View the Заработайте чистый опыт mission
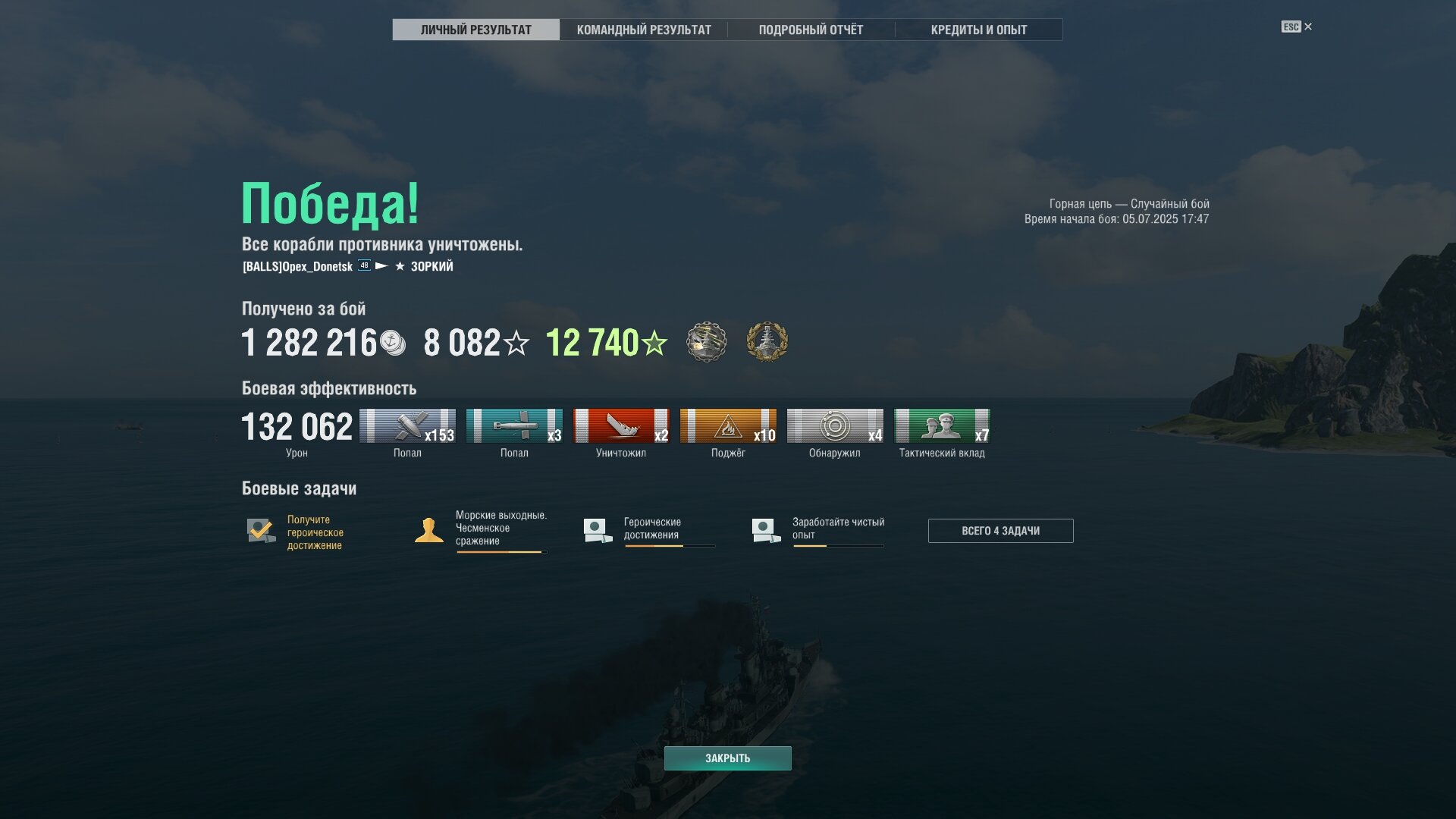 point(818,529)
